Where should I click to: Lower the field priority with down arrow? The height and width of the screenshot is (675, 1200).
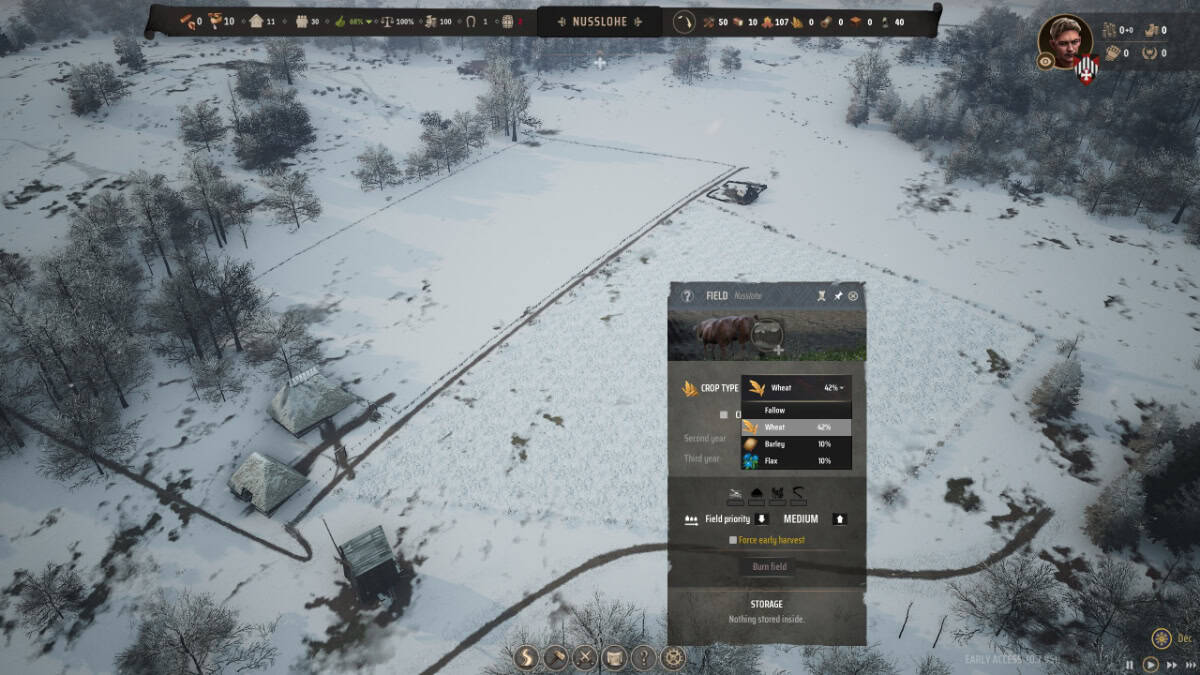click(761, 519)
